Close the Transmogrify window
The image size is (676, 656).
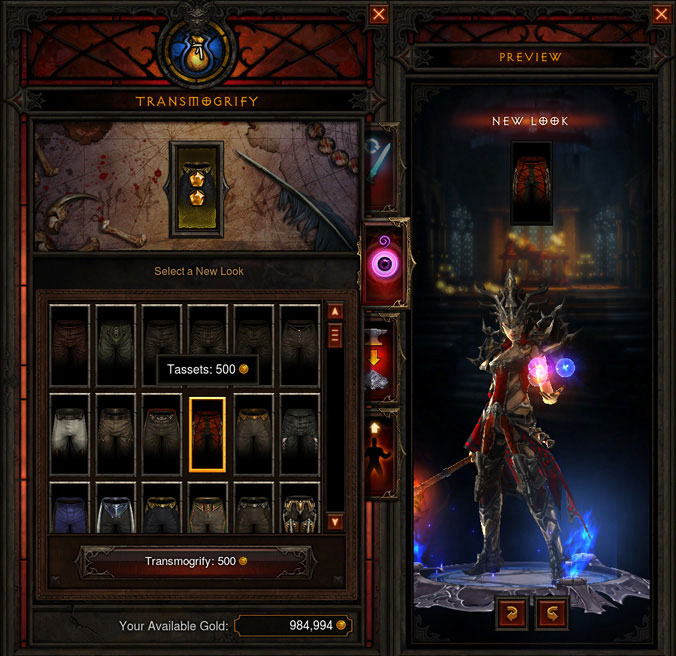click(x=378, y=14)
